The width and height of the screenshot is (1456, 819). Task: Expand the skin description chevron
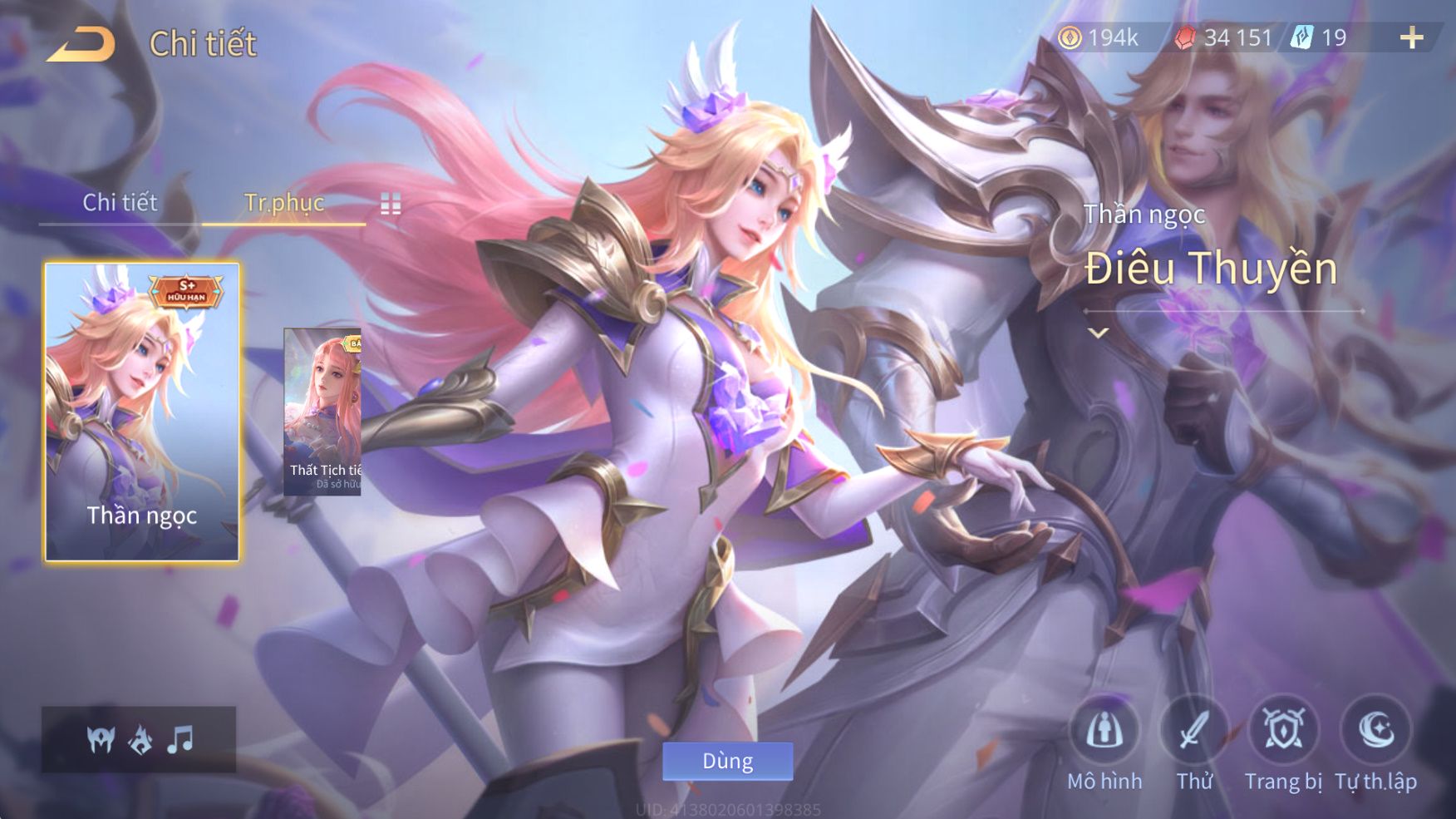coord(1099,333)
